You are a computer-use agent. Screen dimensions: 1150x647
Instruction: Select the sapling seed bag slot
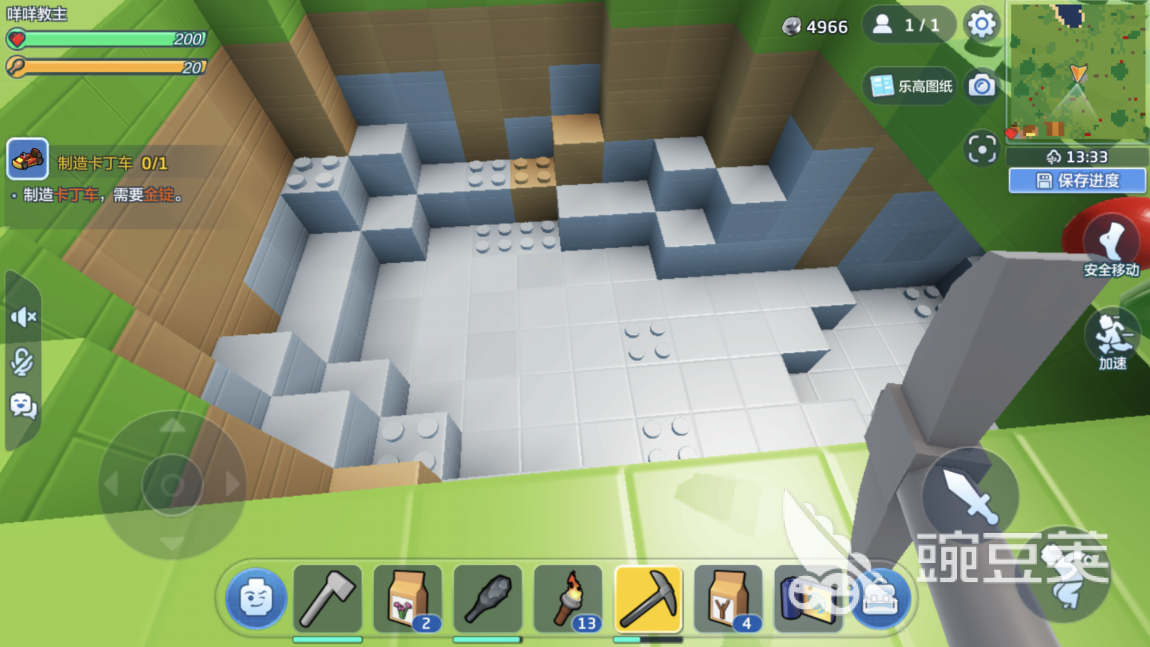(x=728, y=600)
